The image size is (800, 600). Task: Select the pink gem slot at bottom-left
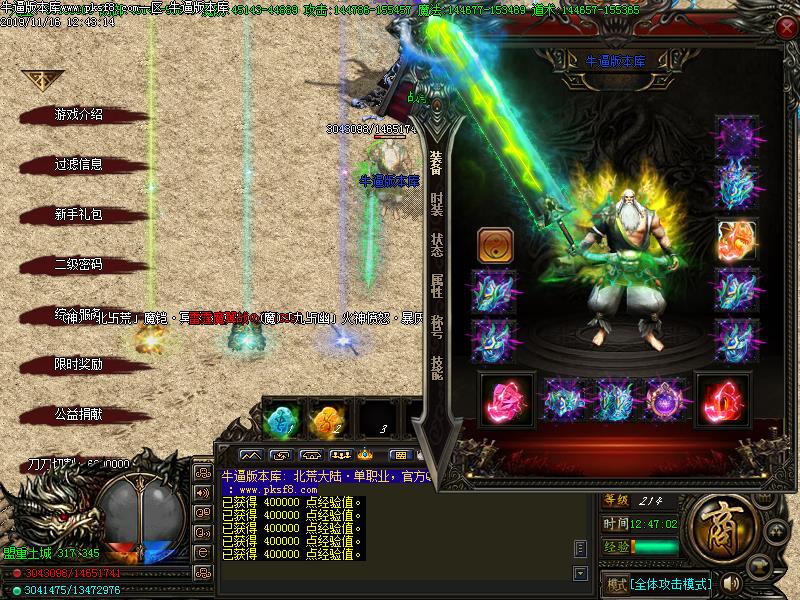pyautogui.click(x=504, y=398)
